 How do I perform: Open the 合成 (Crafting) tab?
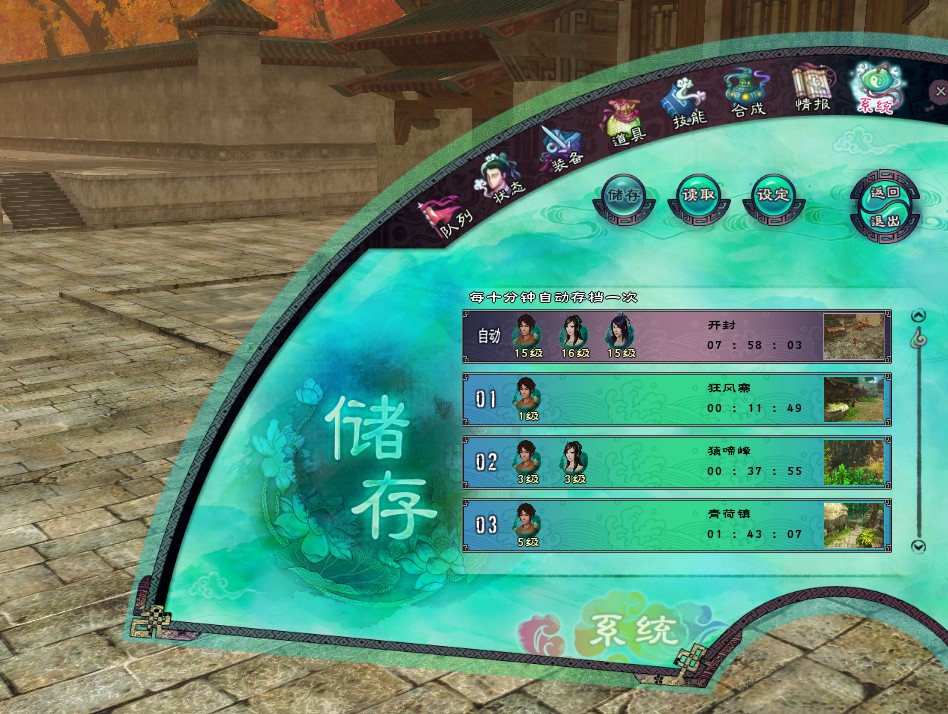pos(745,92)
